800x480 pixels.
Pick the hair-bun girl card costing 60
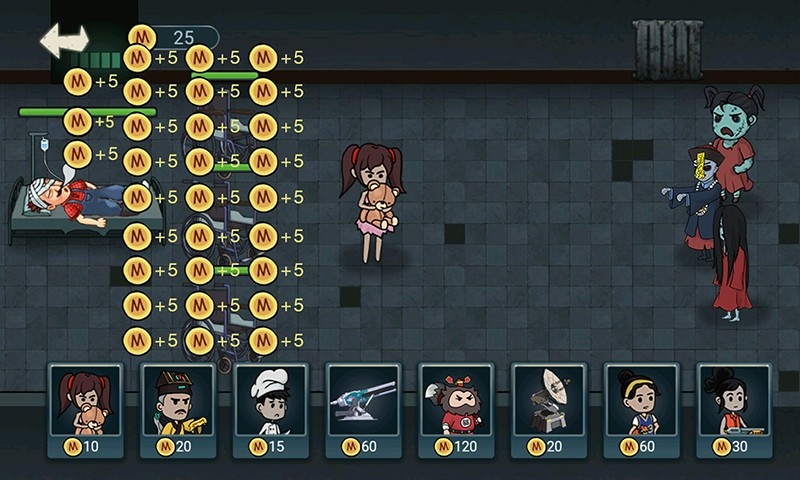pyautogui.click(x=641, y=410)
